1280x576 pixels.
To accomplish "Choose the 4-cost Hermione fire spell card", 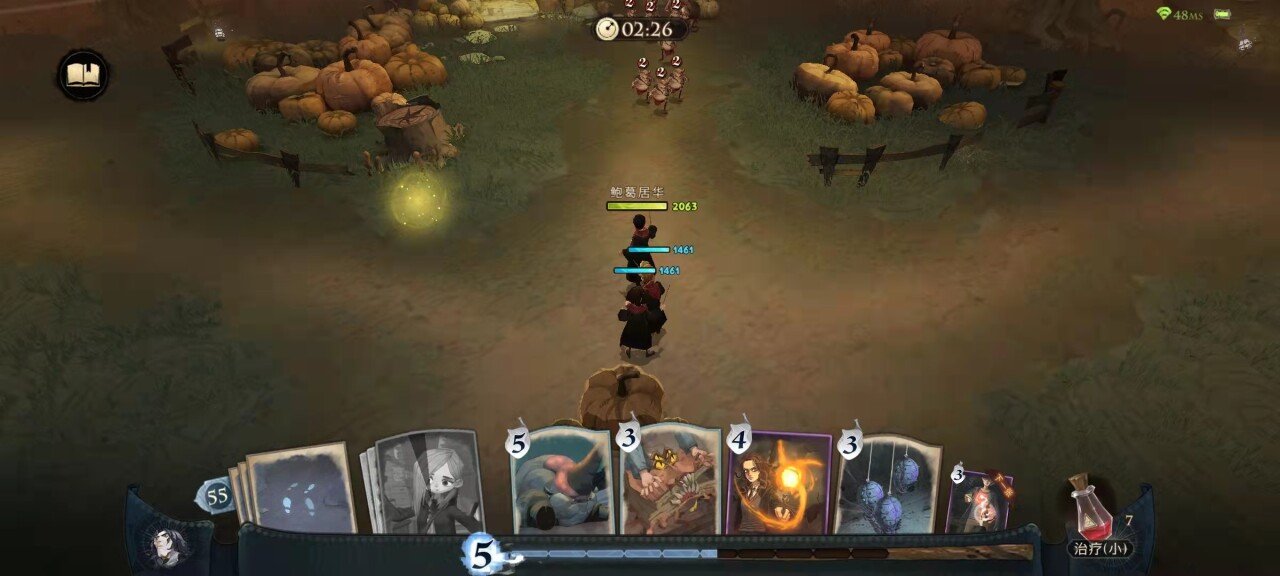I will click(780, 484).
